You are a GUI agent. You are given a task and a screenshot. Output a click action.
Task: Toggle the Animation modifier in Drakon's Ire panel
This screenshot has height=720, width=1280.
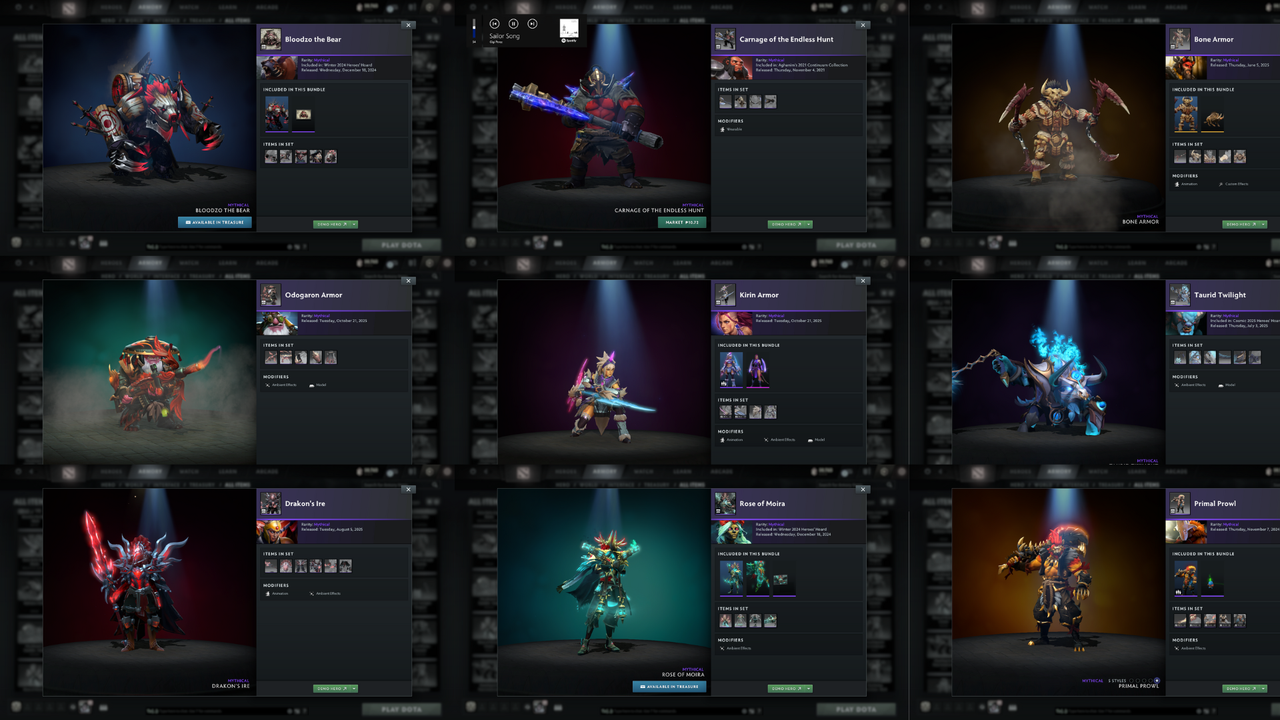[x=268, y=593]
